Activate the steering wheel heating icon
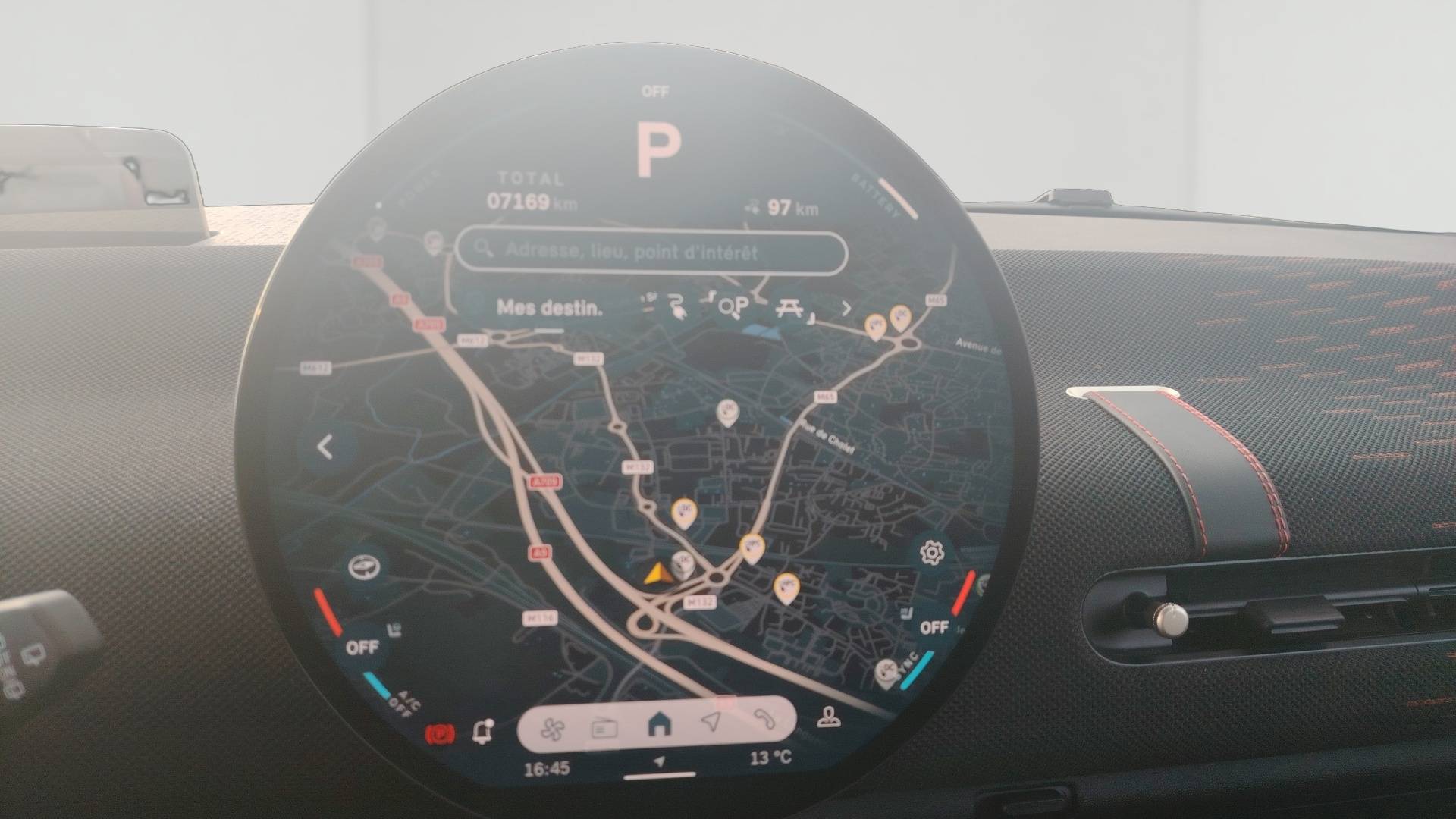1456x819 pixels. (x=363, y=566)
